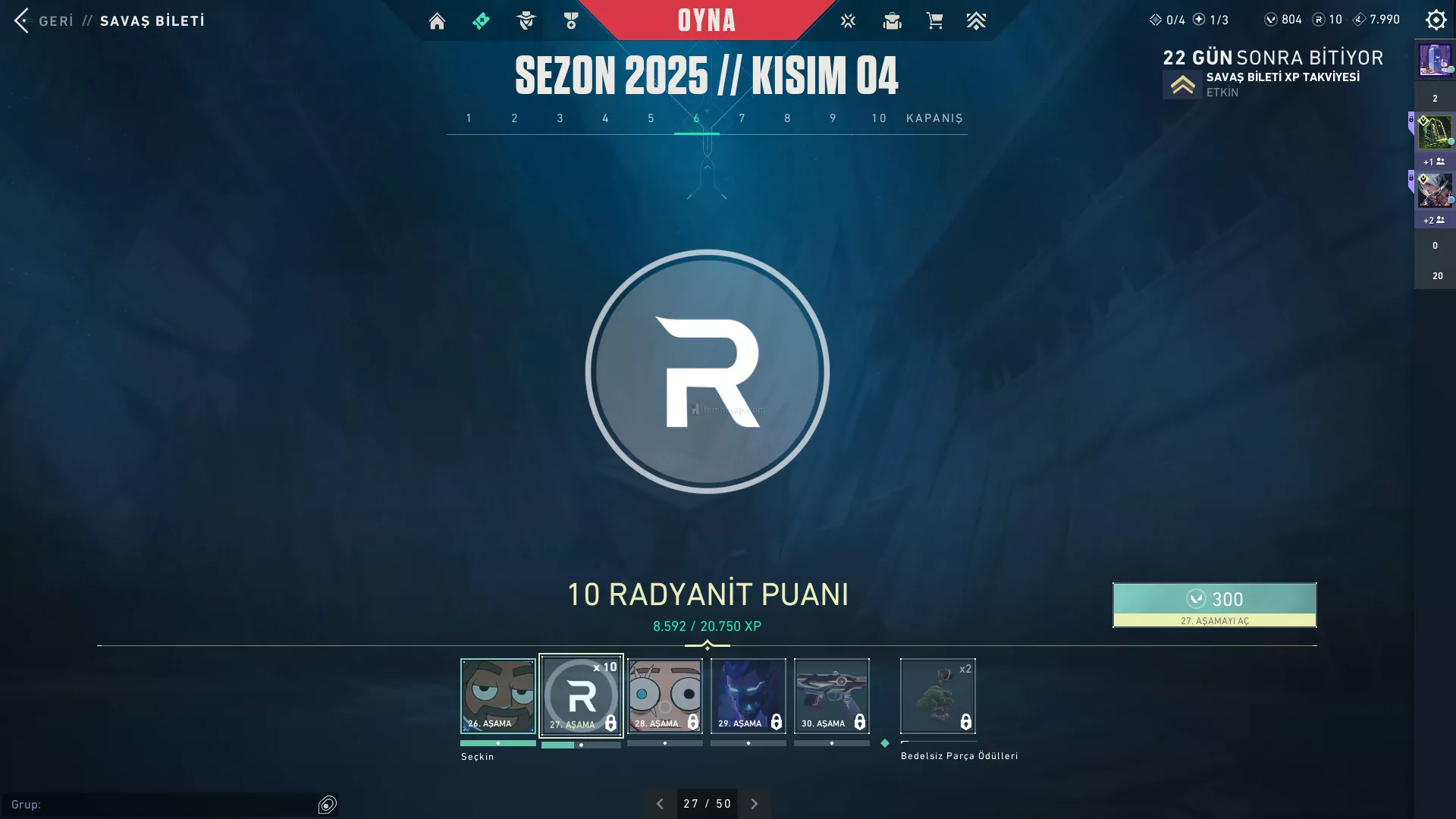The width and height of the screenshot is (1456, 819).
Task: Go to the next tier page arrow
Action: pos(754,804)
